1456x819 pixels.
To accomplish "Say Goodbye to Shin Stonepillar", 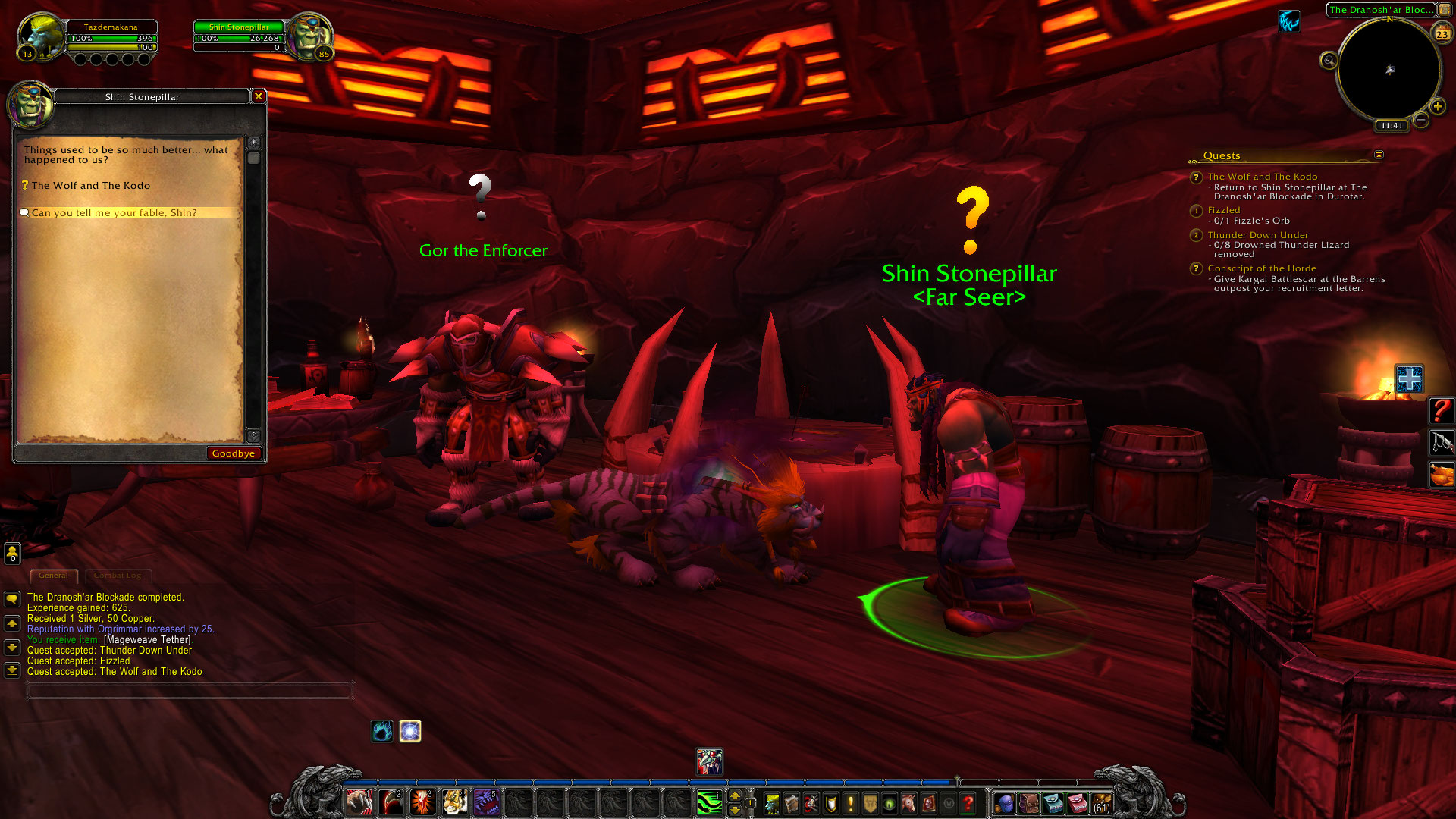I will point(234,453).
